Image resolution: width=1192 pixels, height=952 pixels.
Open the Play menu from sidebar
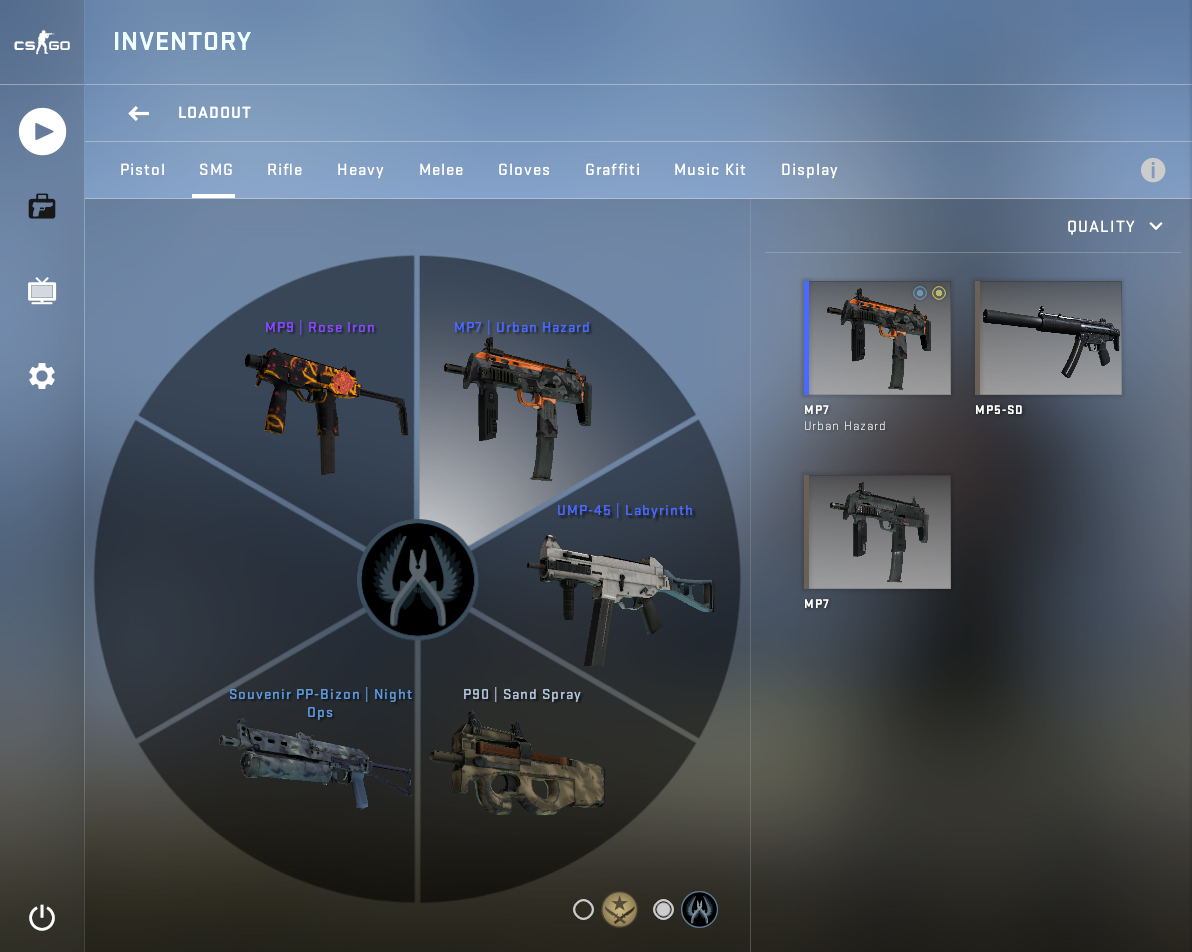click(x=42, y=132)
